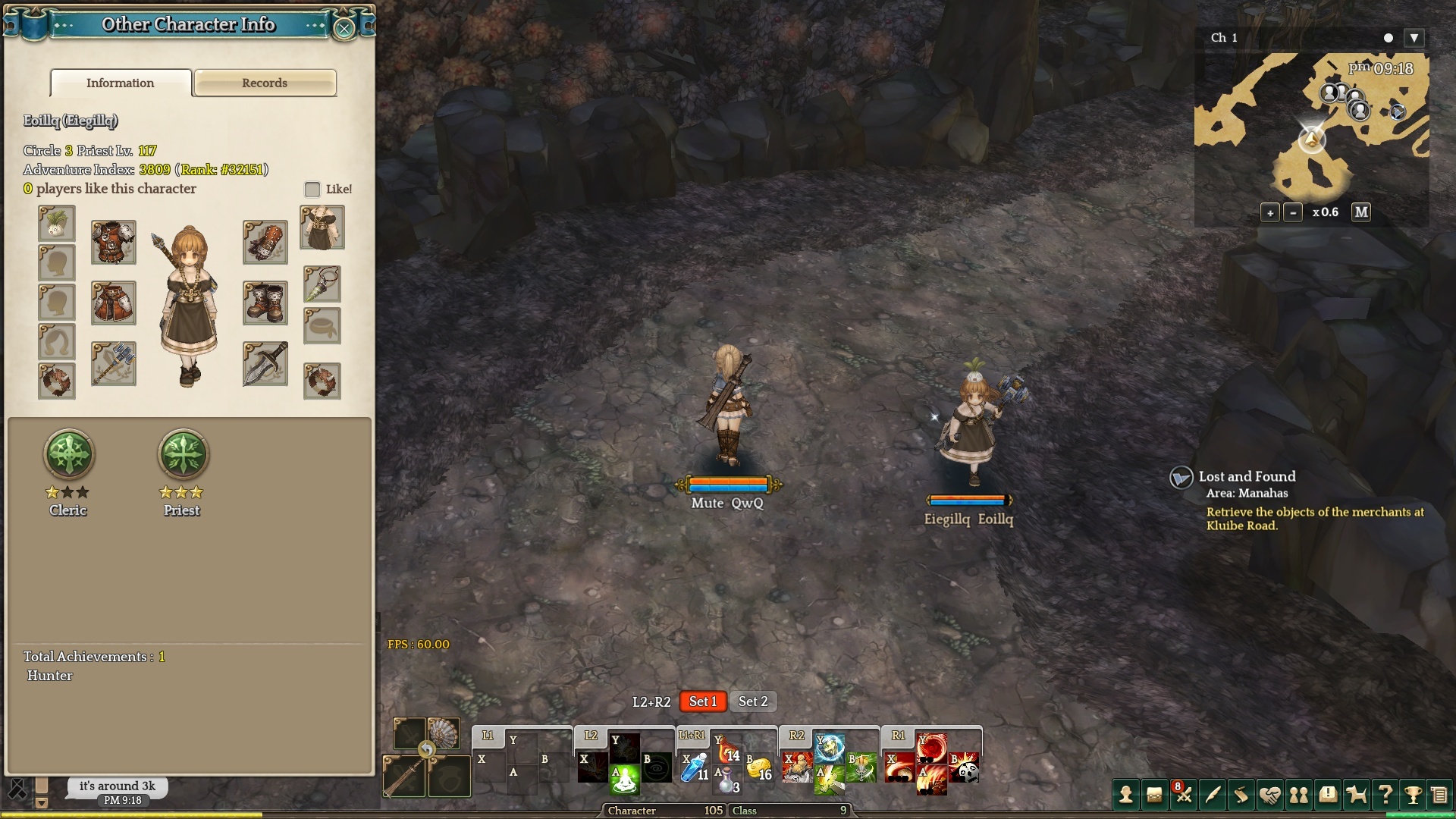The image size is (1456, 819).
Task: Open the channel dropdown arrow
Action: click(x=1414, y=38)
